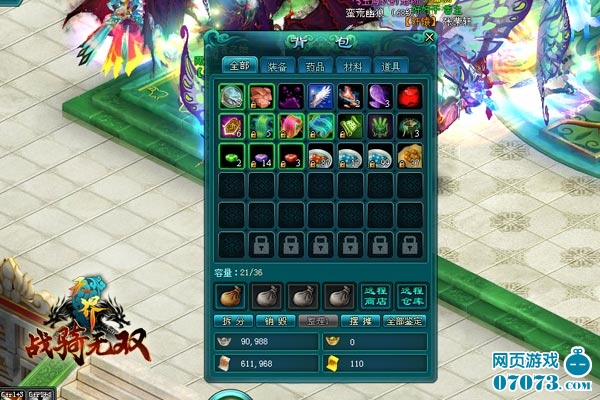The image size is (600, 400).
Task: Select the white feather wing item
Action: [x=320, y=96]
